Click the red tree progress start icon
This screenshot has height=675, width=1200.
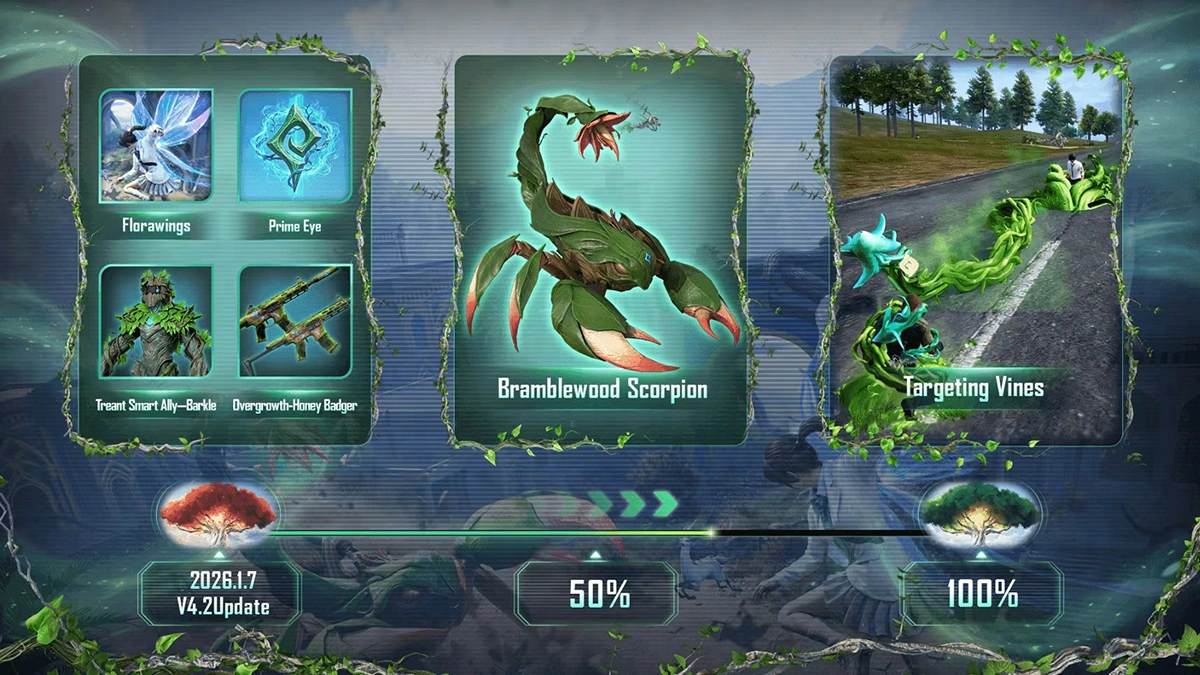(x=219, y=510)
